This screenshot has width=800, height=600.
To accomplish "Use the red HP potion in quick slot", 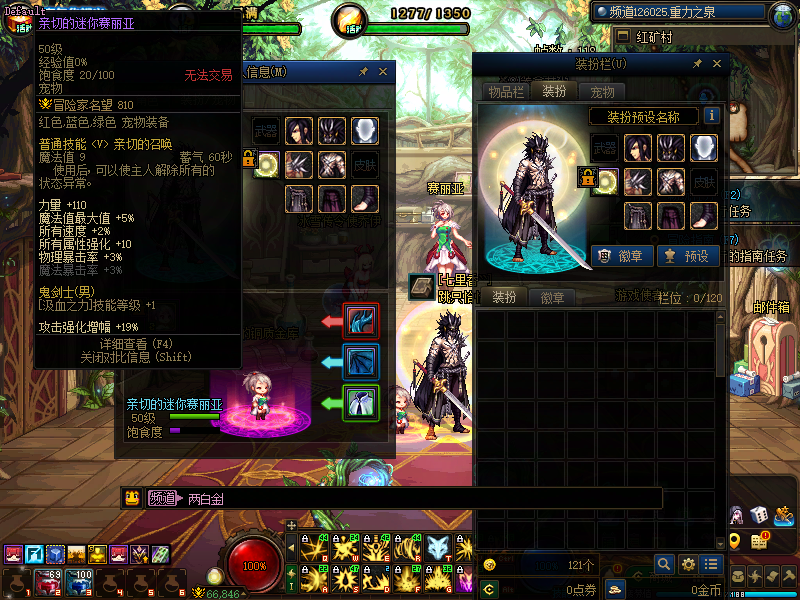I will (47, 580).
